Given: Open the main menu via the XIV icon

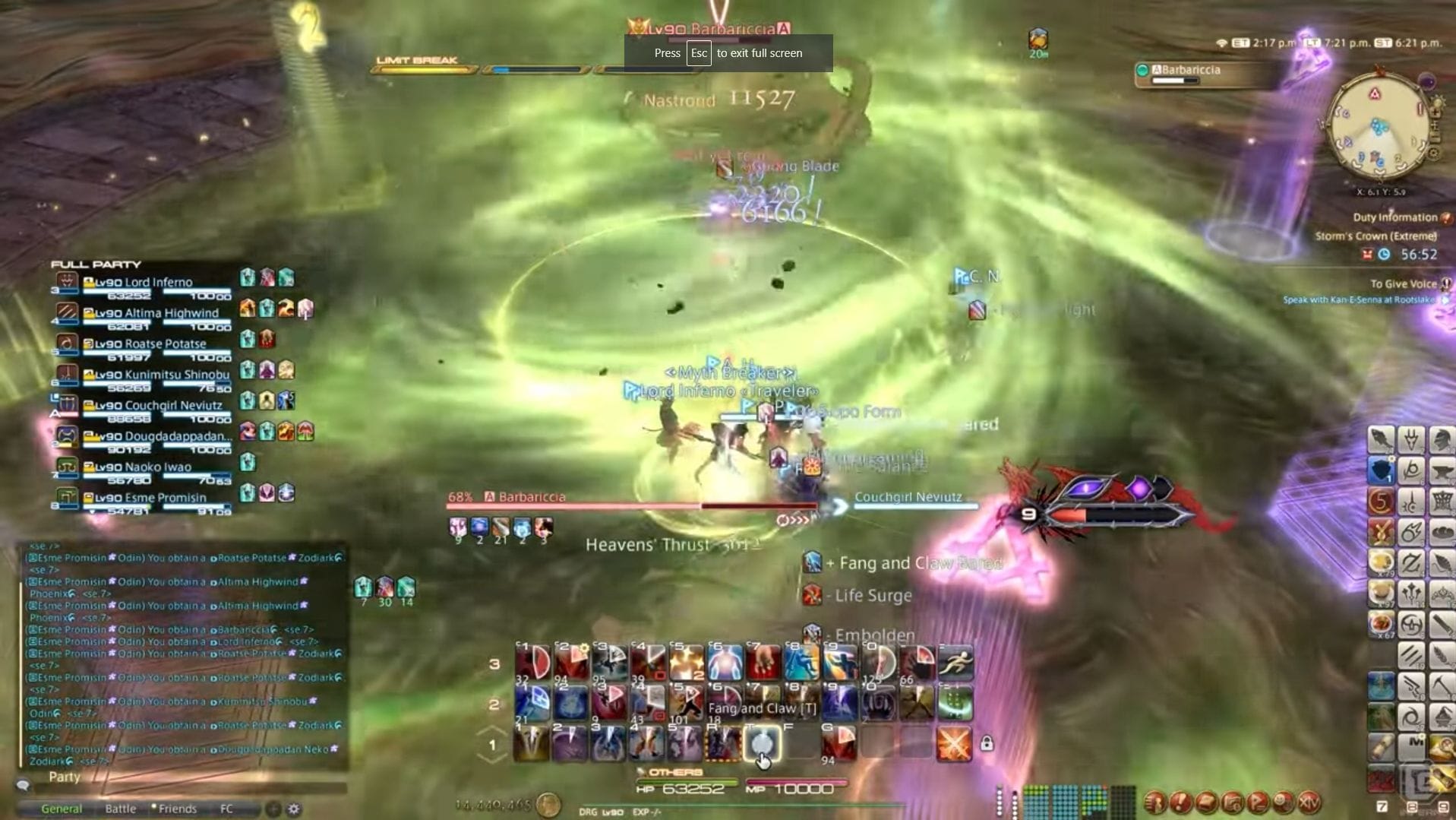Looking at the screenshot, I should [1309, 803].
